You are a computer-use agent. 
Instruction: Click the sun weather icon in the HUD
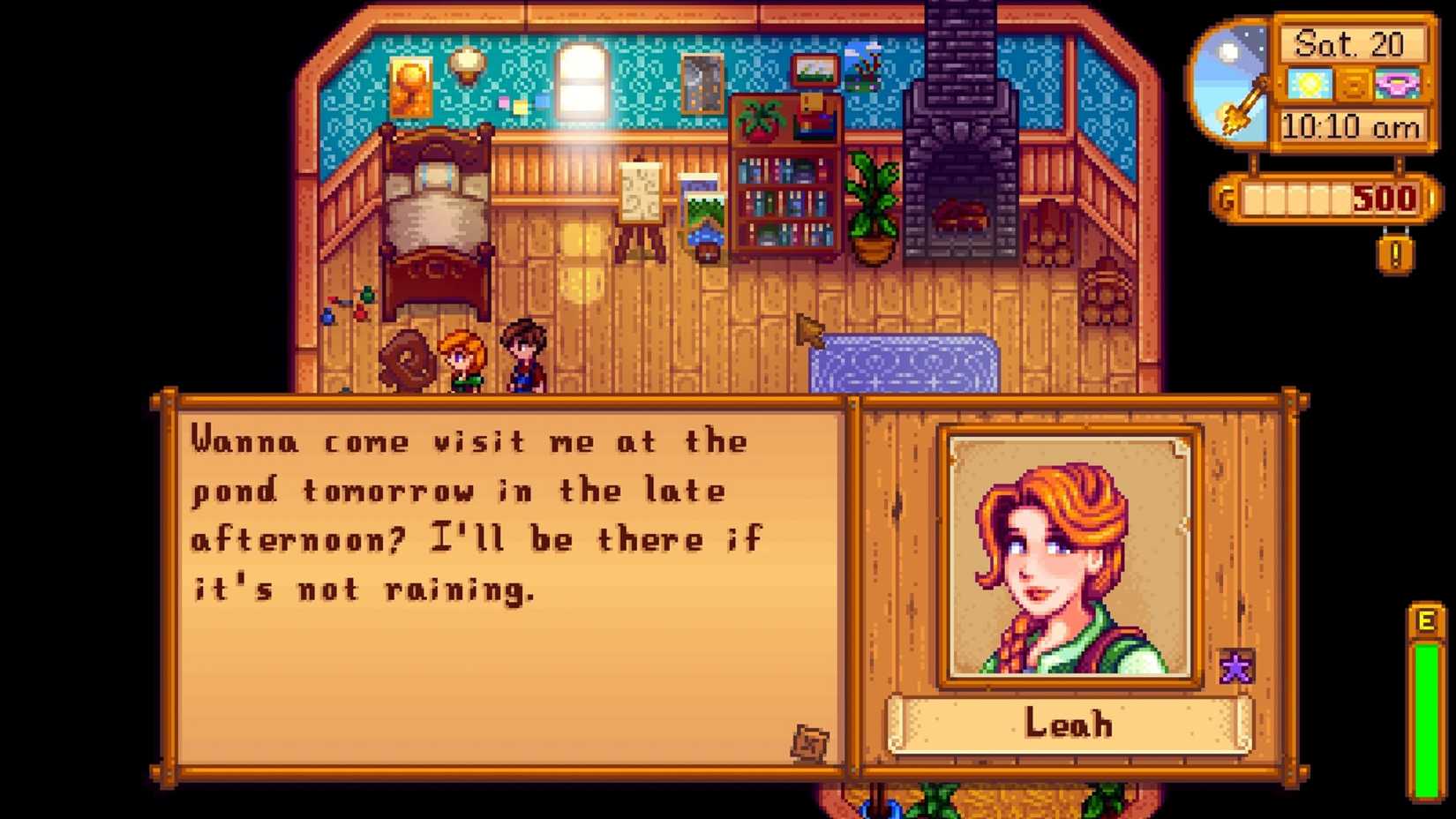coord(1311,83)
